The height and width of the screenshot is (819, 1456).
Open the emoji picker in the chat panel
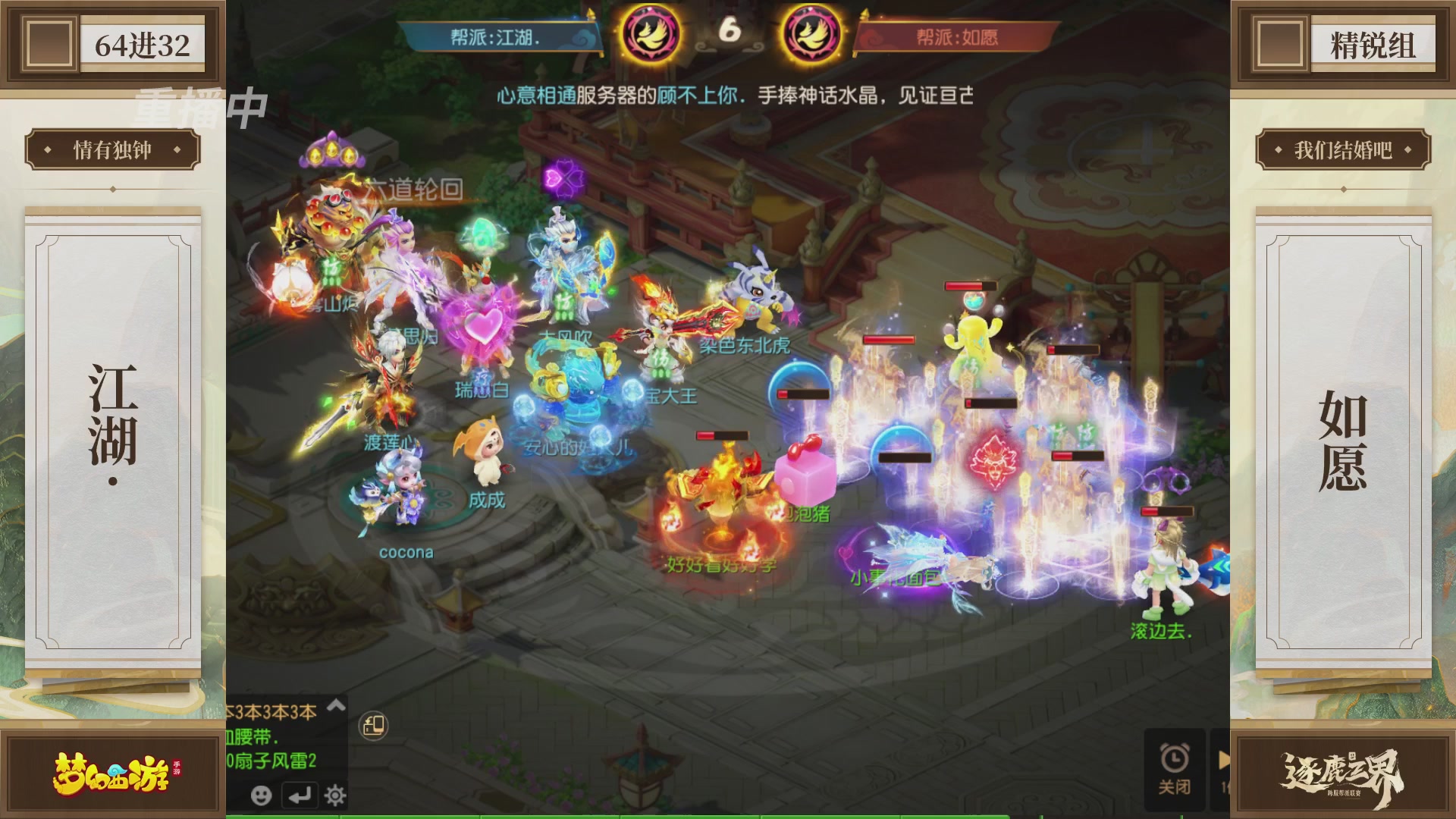[262, 795]
